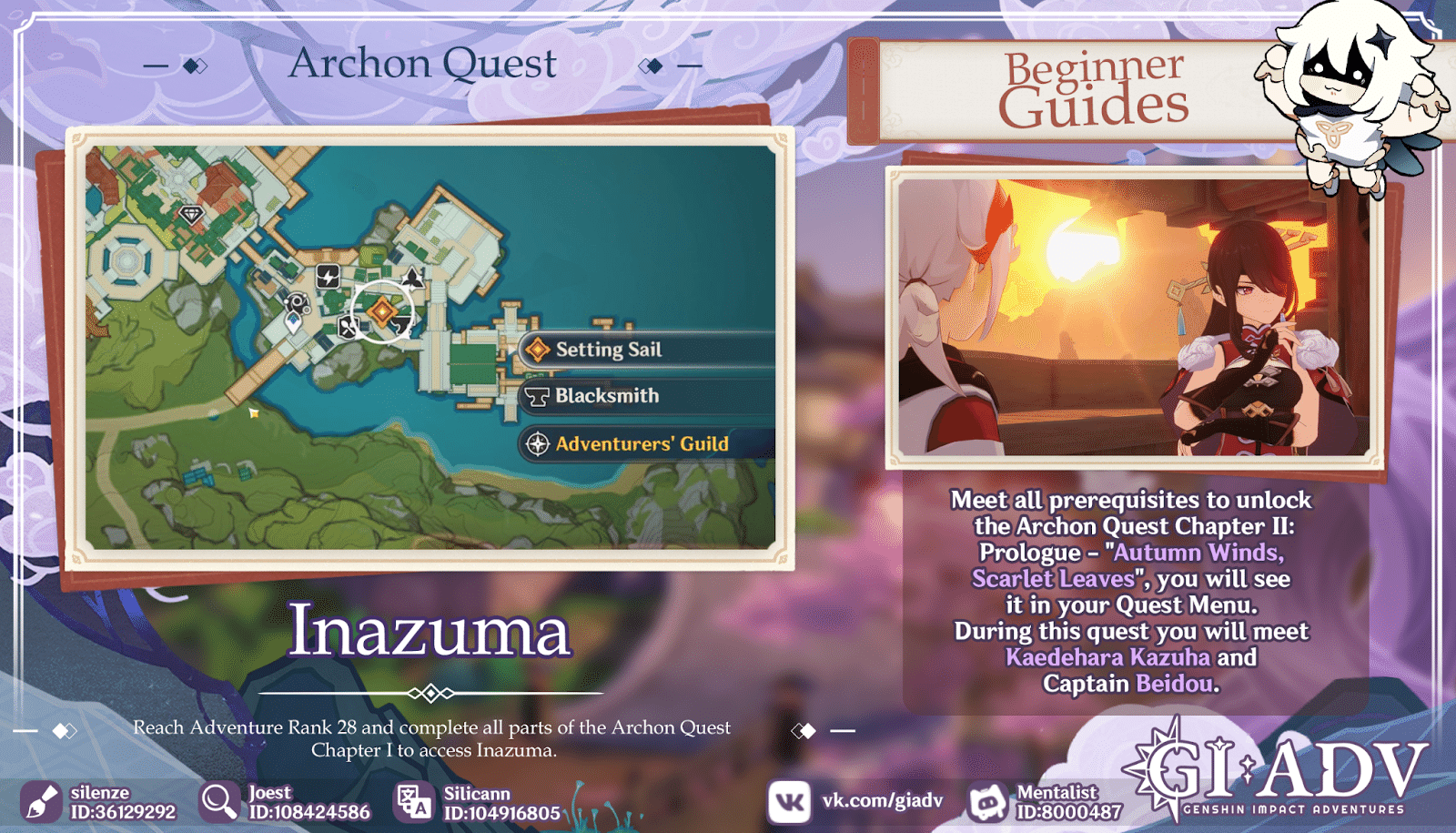Select the magnifier icon next to Joest
Screen dimensions: 1456x833
[x=217, y=801]
